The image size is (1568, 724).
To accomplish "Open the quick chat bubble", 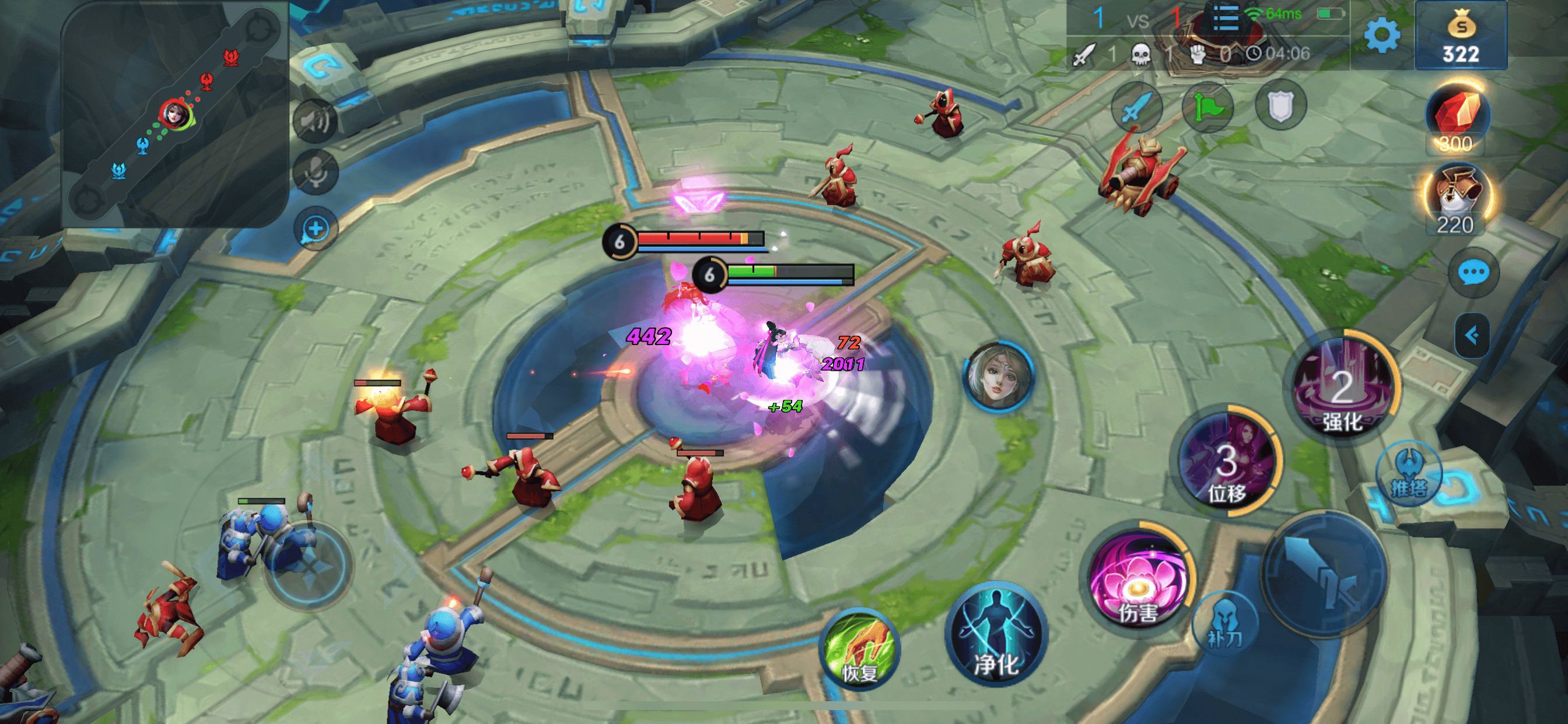I will pos(1473,273).
